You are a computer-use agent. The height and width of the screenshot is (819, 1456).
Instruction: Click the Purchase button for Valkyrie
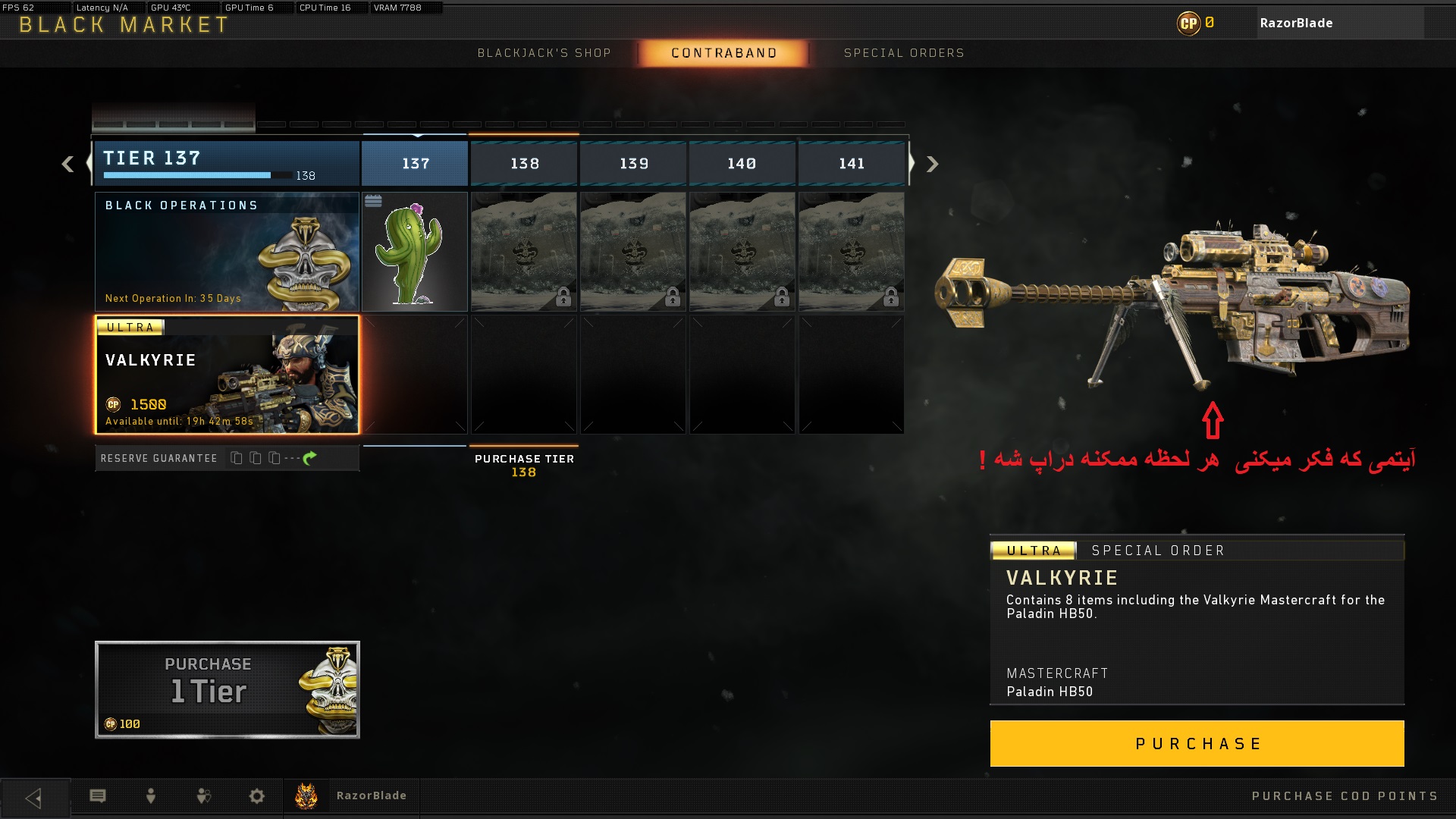tap(1197, 743)
